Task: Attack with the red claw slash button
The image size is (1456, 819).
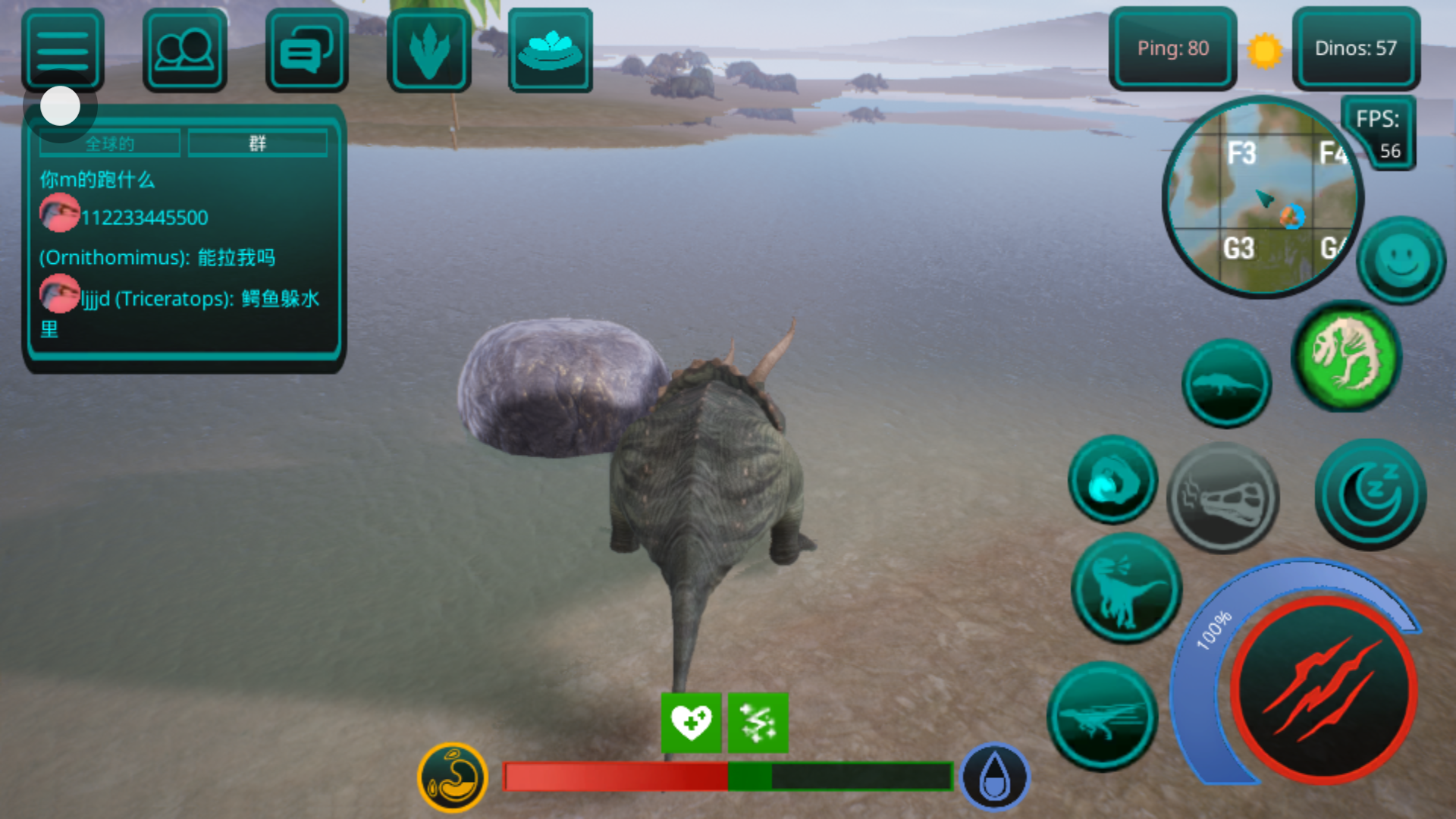Action: [x=1323, y=689]
